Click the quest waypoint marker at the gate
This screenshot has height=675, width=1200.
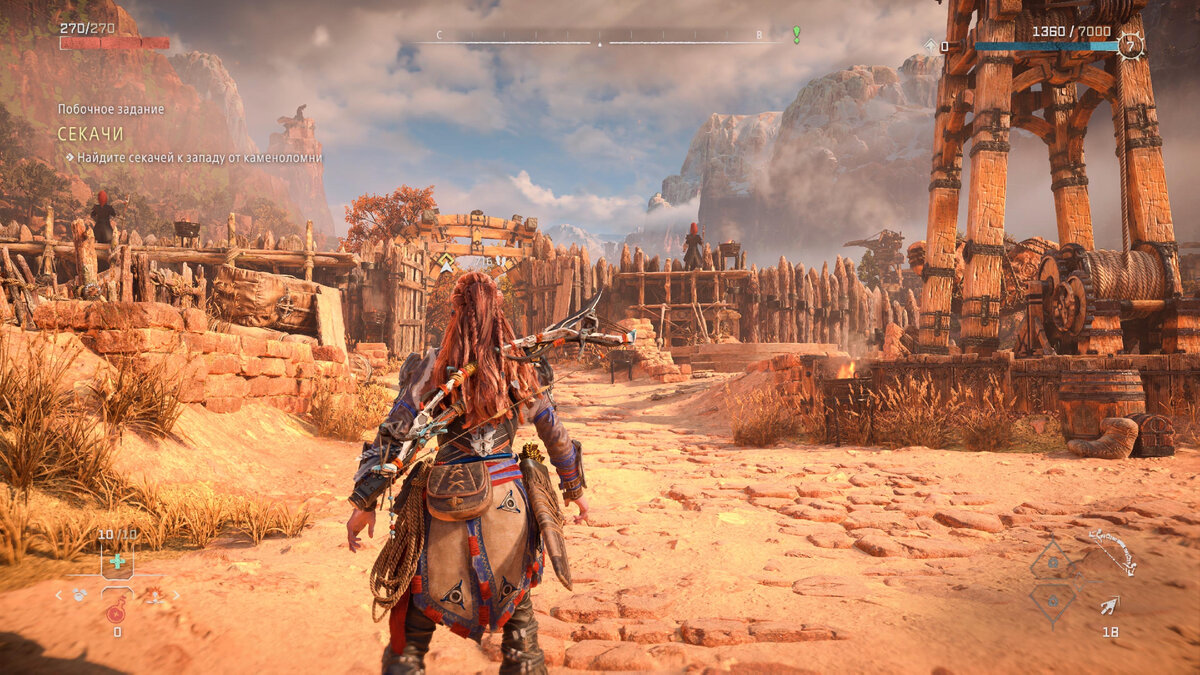point(445,263)
